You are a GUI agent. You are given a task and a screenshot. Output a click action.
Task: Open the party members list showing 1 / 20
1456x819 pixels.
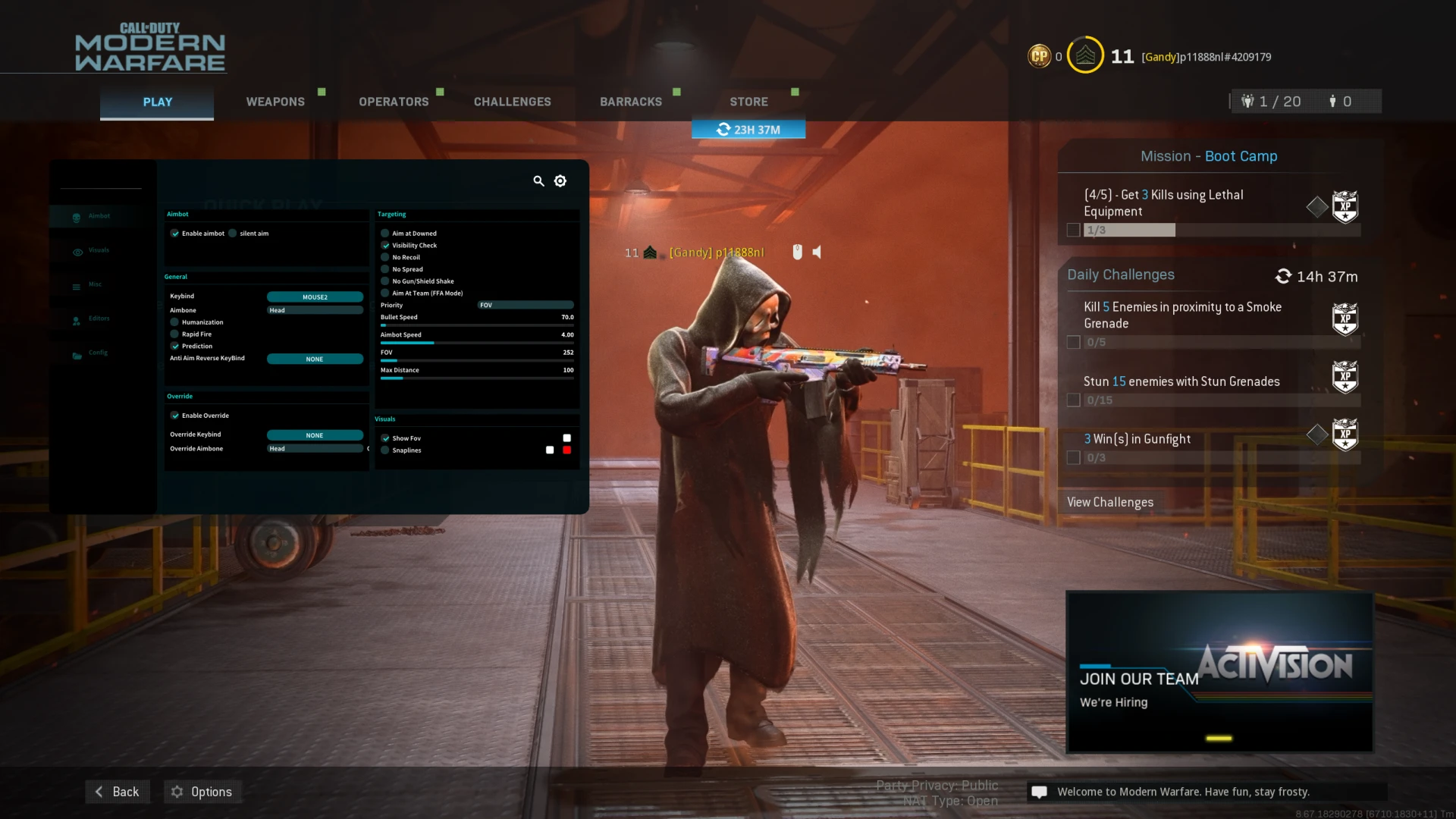[1271, 102]
